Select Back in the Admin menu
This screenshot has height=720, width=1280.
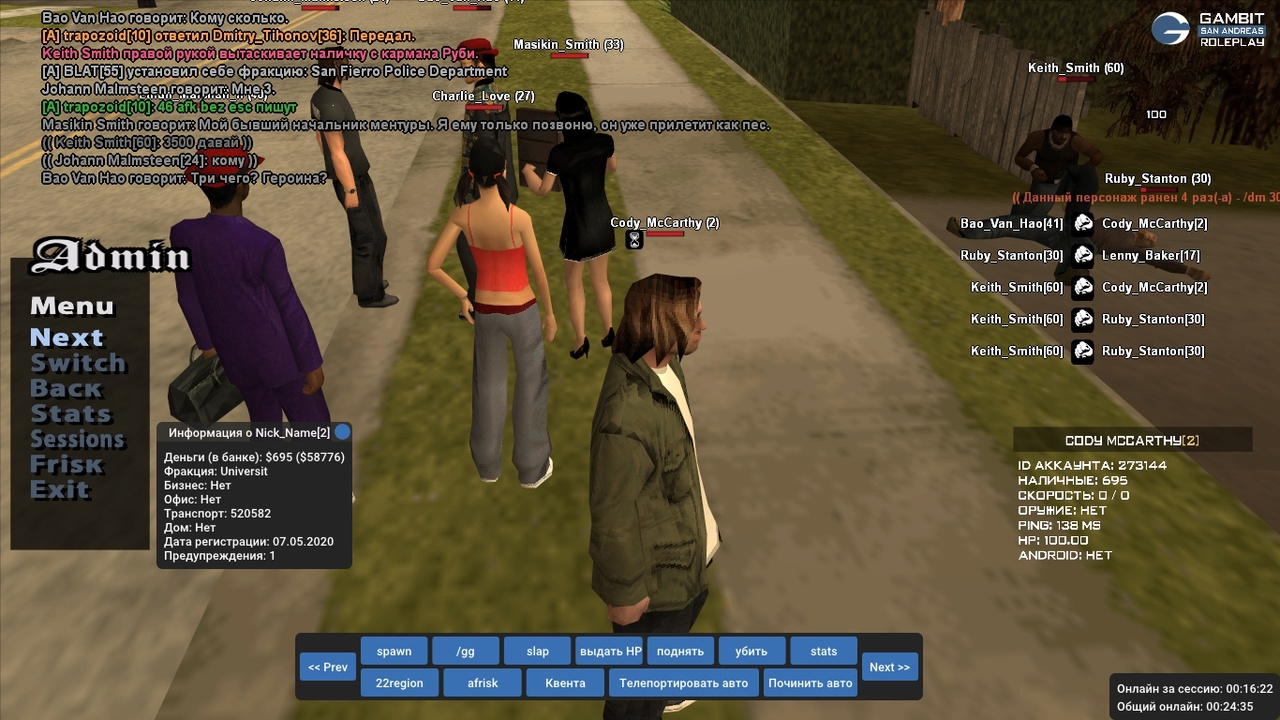point(66,388)
